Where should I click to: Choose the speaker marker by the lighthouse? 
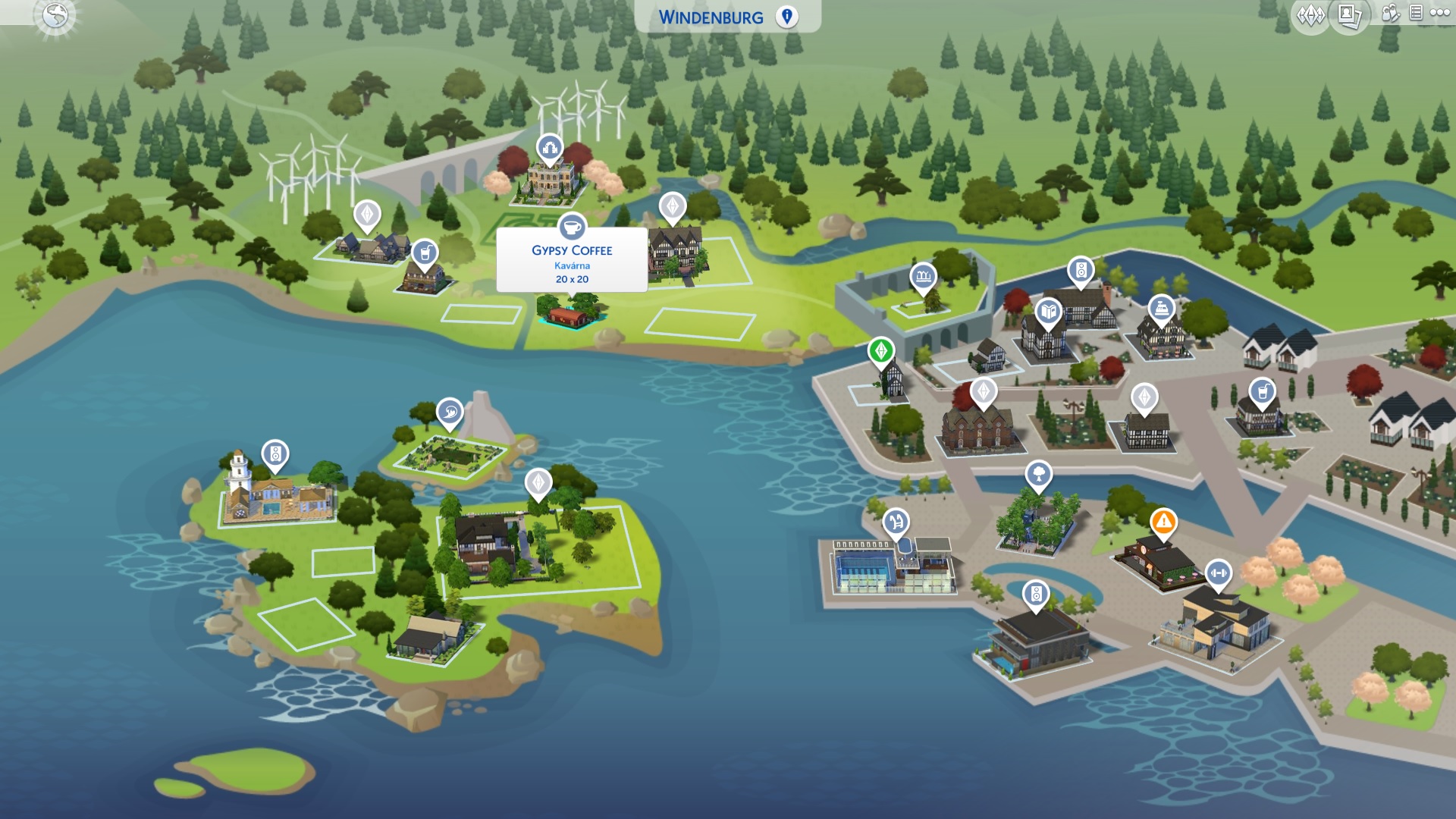pyautogui.click(x=275, y=454)
